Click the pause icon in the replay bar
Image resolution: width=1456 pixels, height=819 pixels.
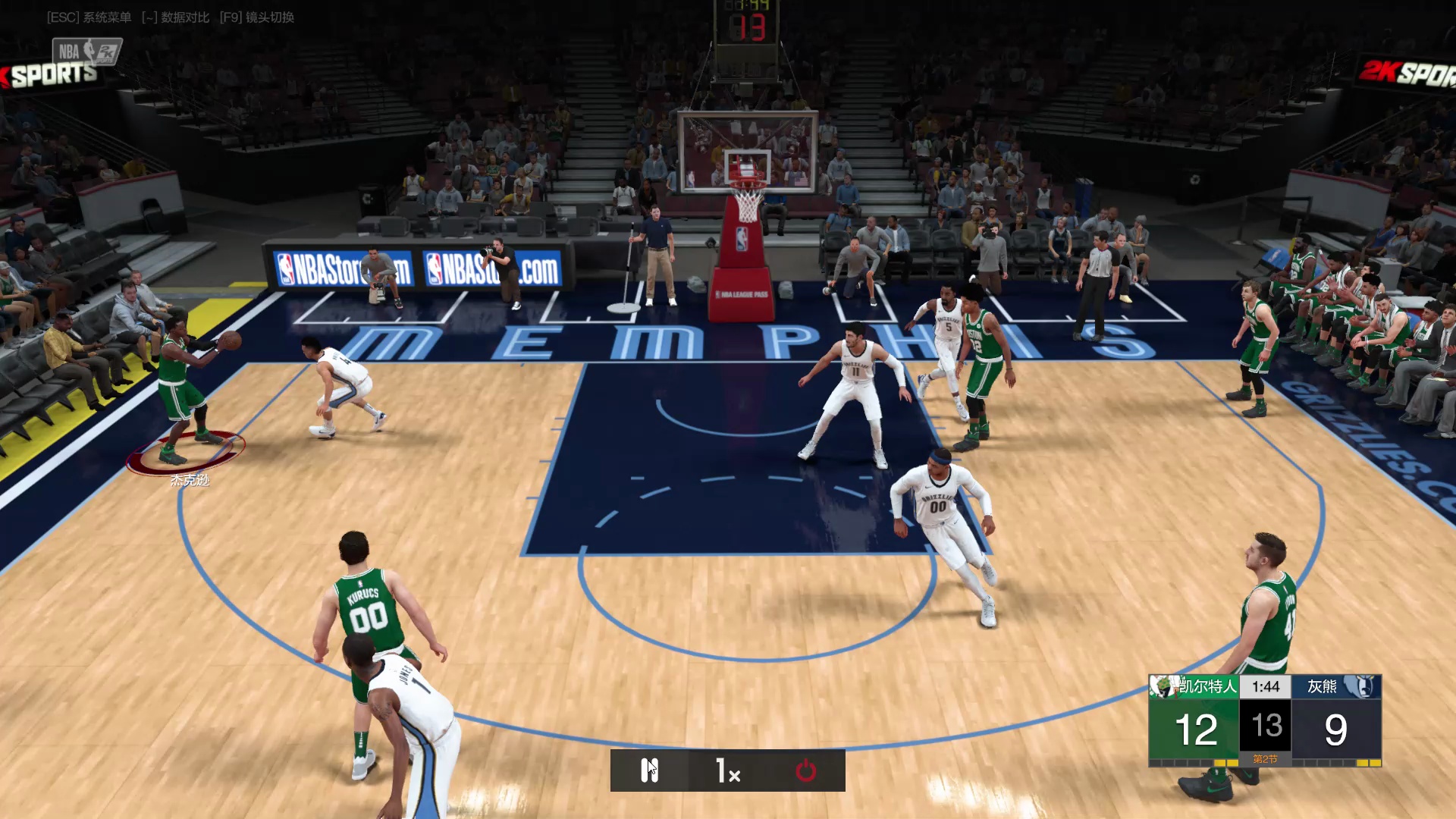pyautogui.click(x=650, y=769)
